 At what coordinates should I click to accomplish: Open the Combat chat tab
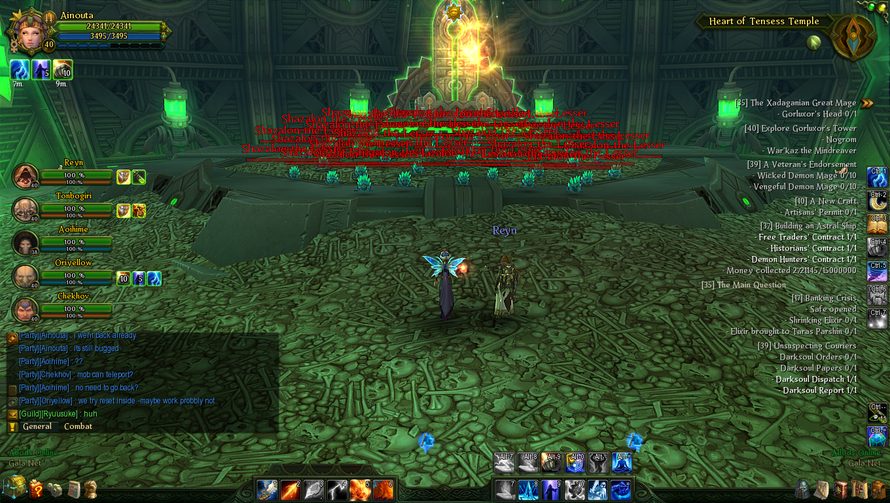(x=78, y=426)
